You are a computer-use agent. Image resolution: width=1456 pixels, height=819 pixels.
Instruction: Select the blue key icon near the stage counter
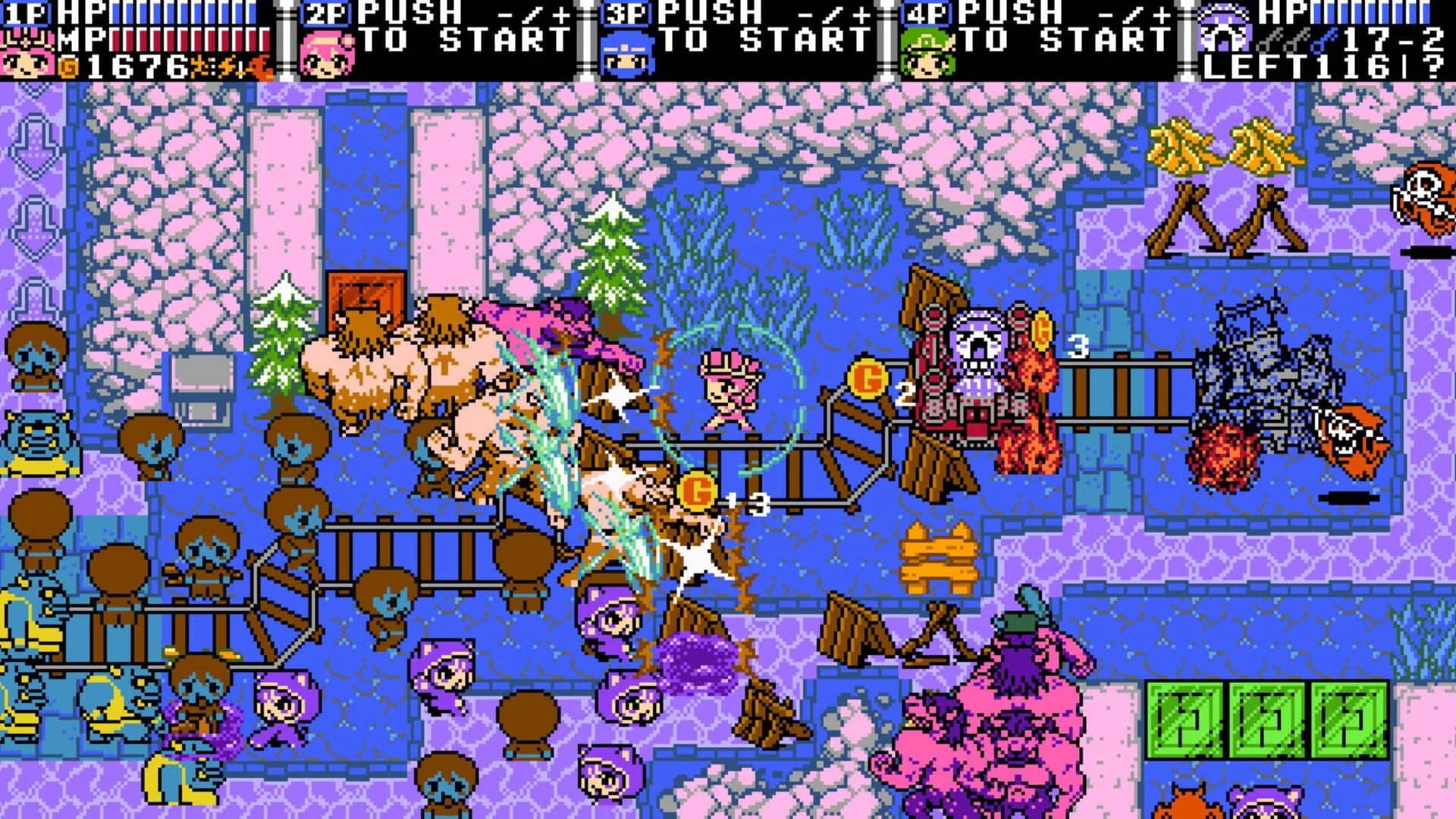1323,40
